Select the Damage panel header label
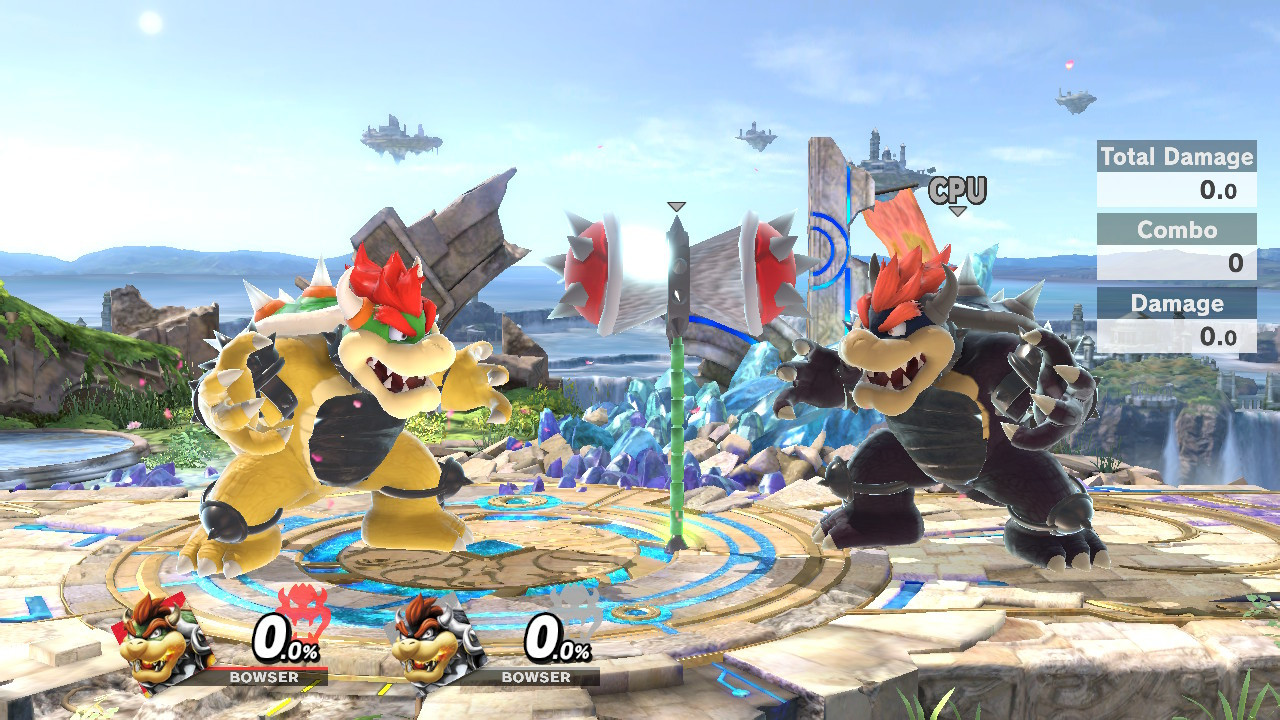1280x720 pixels. (1179, 304)
